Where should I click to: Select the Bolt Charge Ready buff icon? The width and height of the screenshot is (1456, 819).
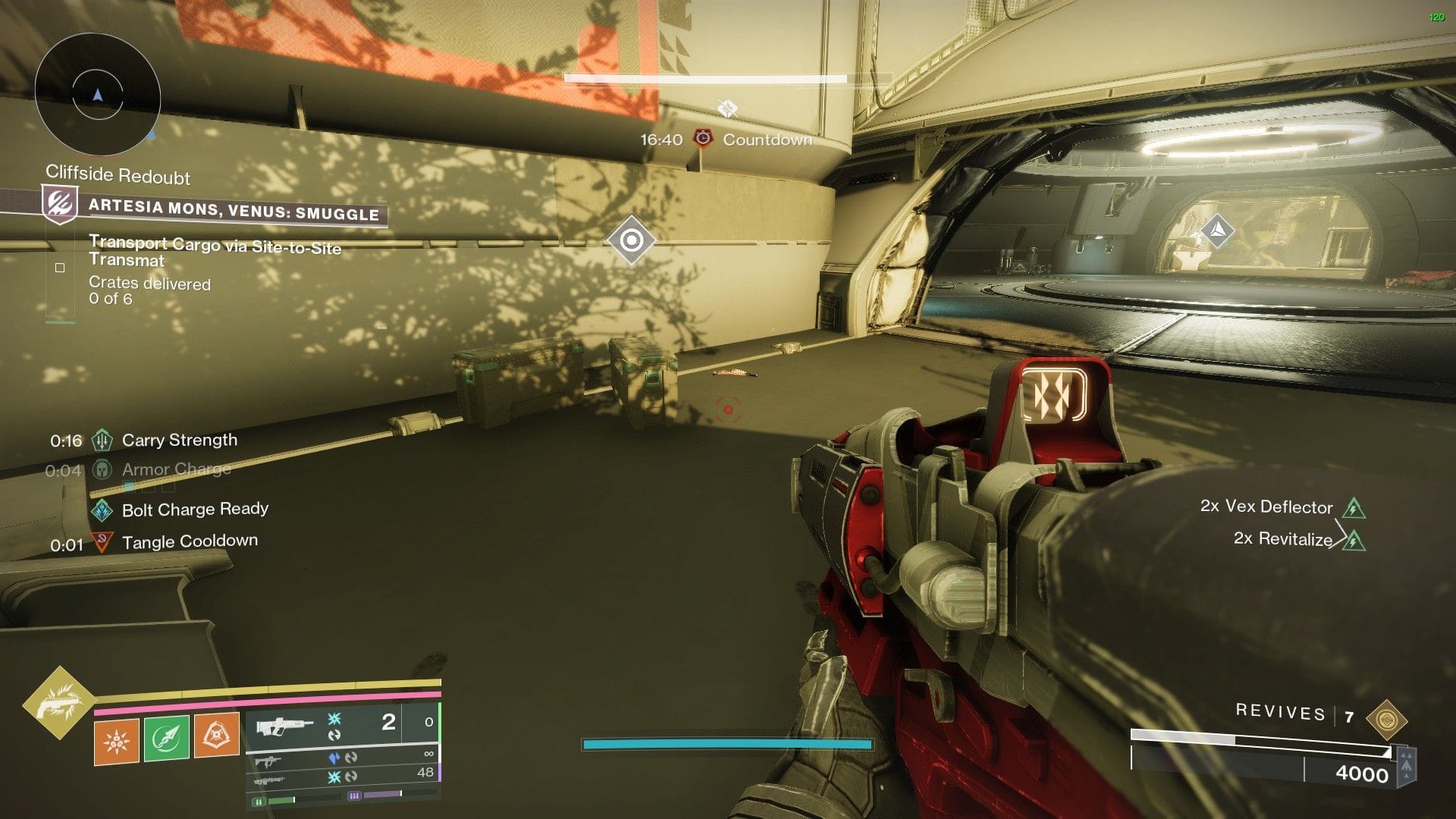point(102,510)
